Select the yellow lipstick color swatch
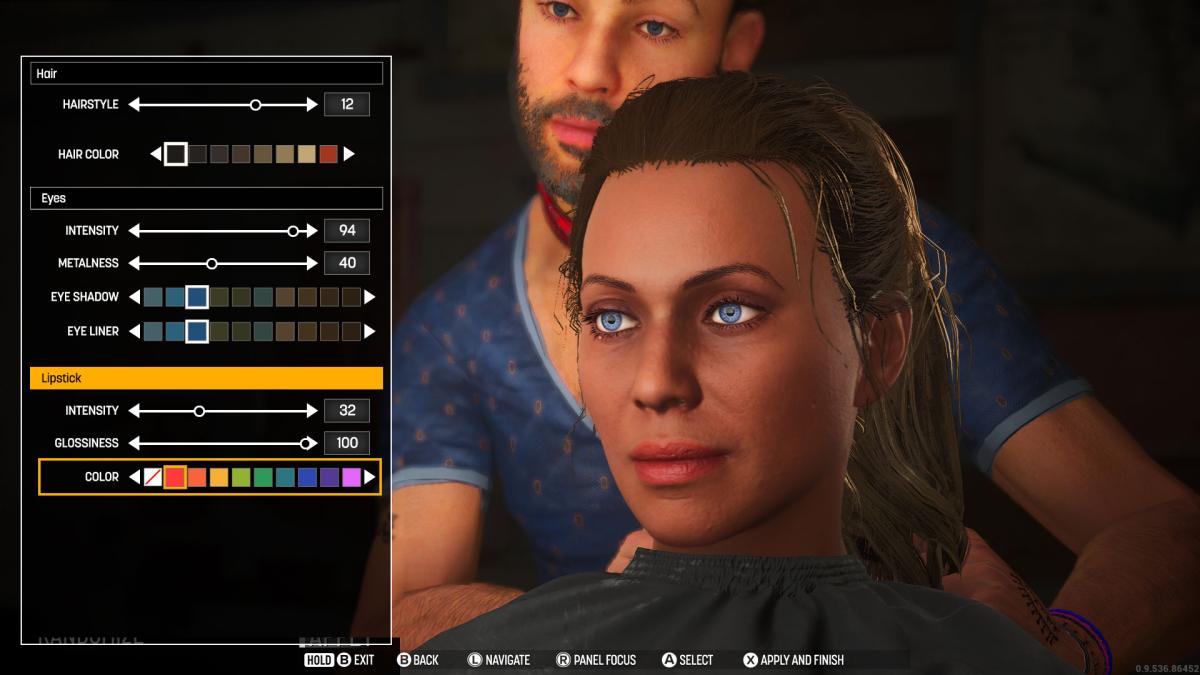 coord(219,477)
